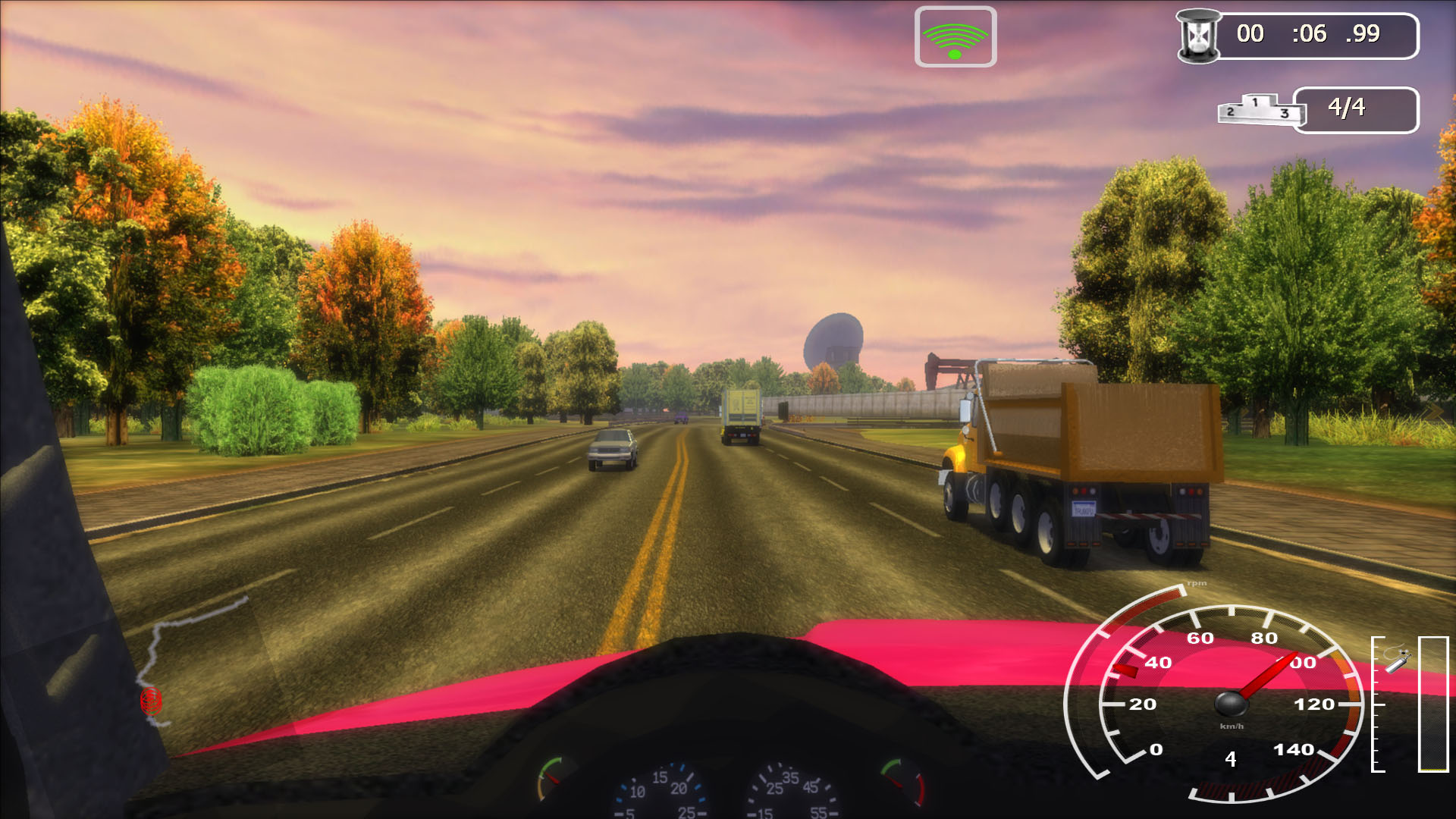This screenshot has height=819, width=1456.
Task: Select the race position display 4/4
Action: (1346, 106)
